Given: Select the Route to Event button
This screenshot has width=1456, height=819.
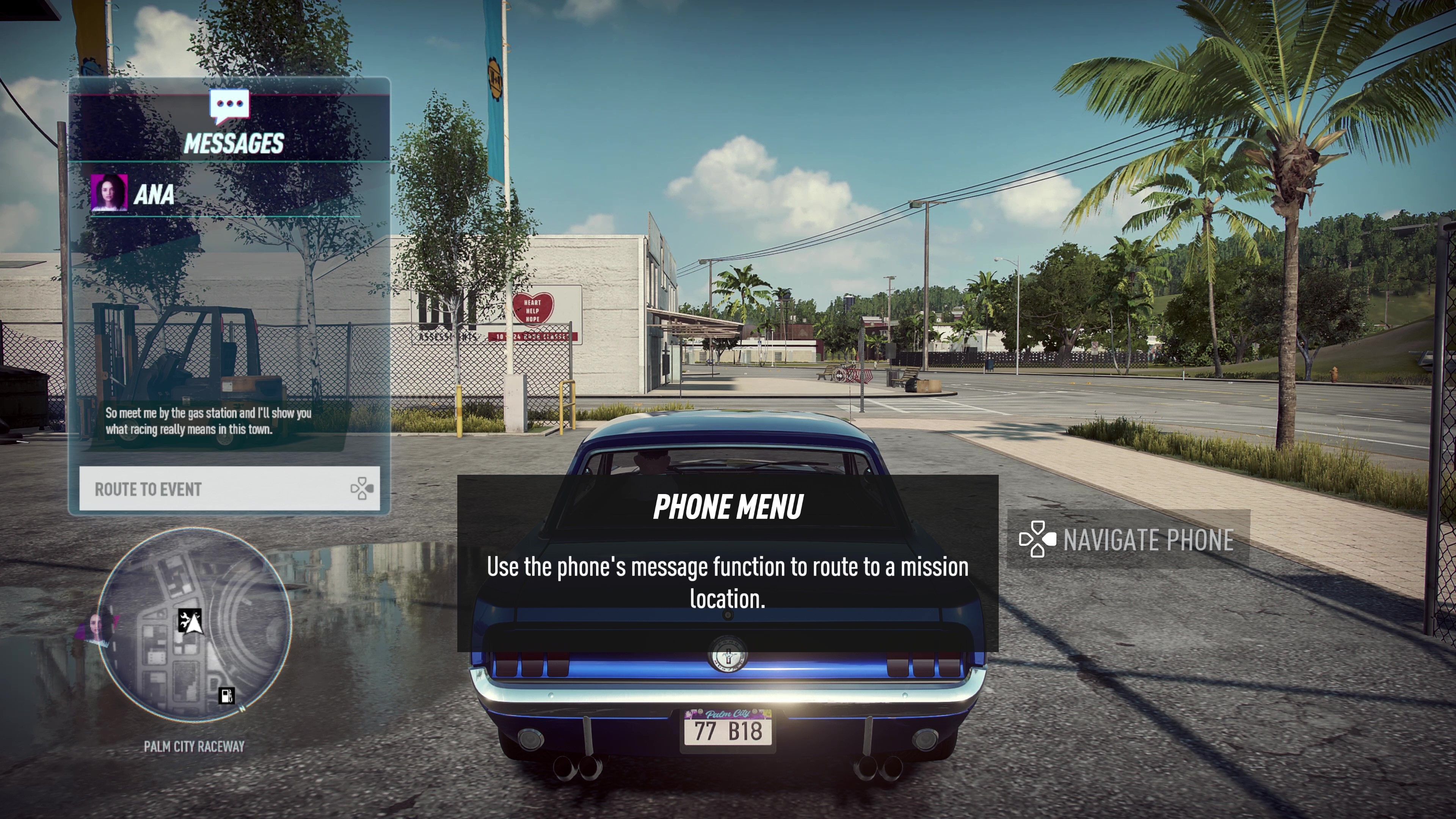Looking at the screenshot, I should click(229, 489).
